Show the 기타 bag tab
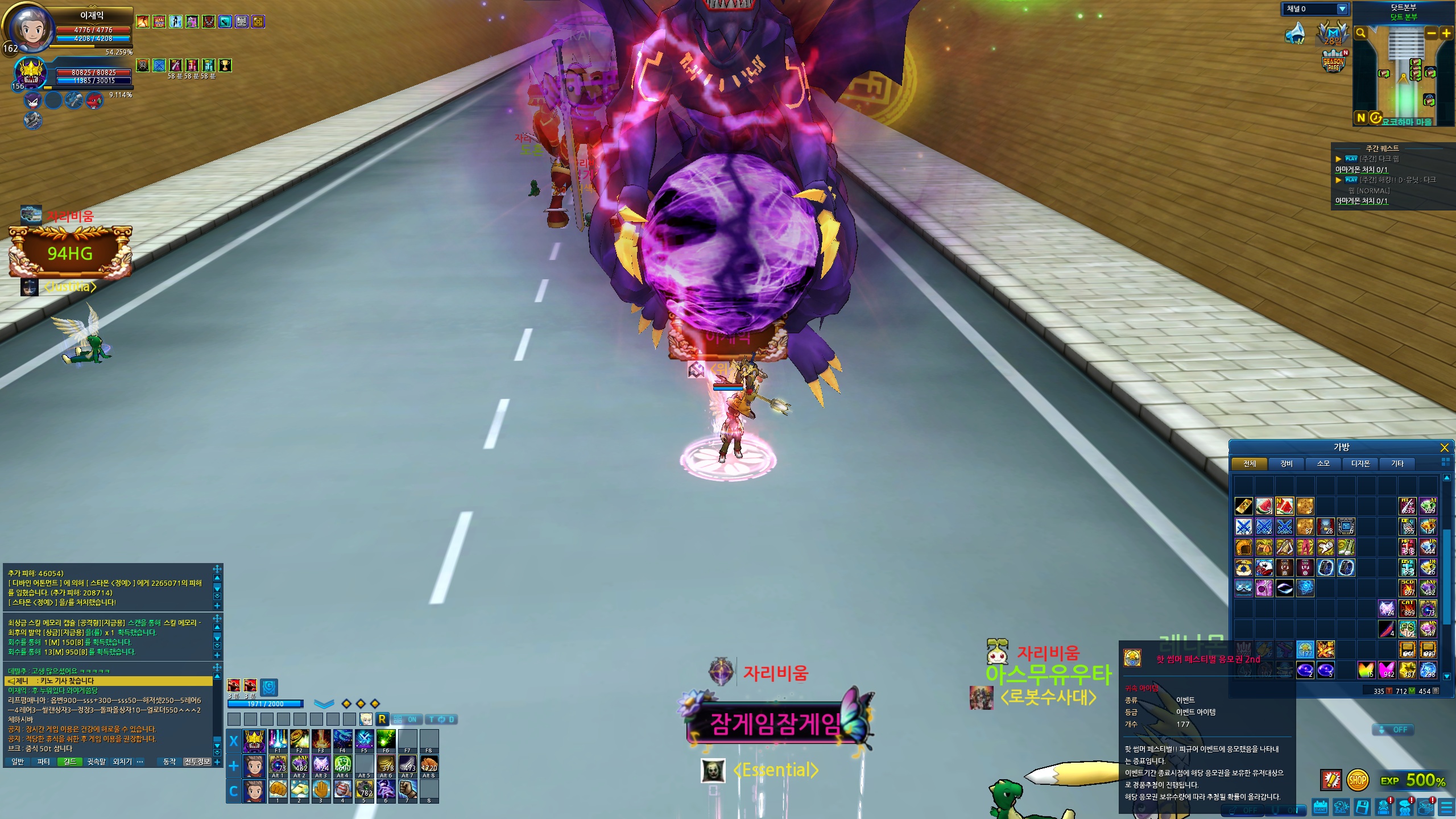 click(1397, 464)
